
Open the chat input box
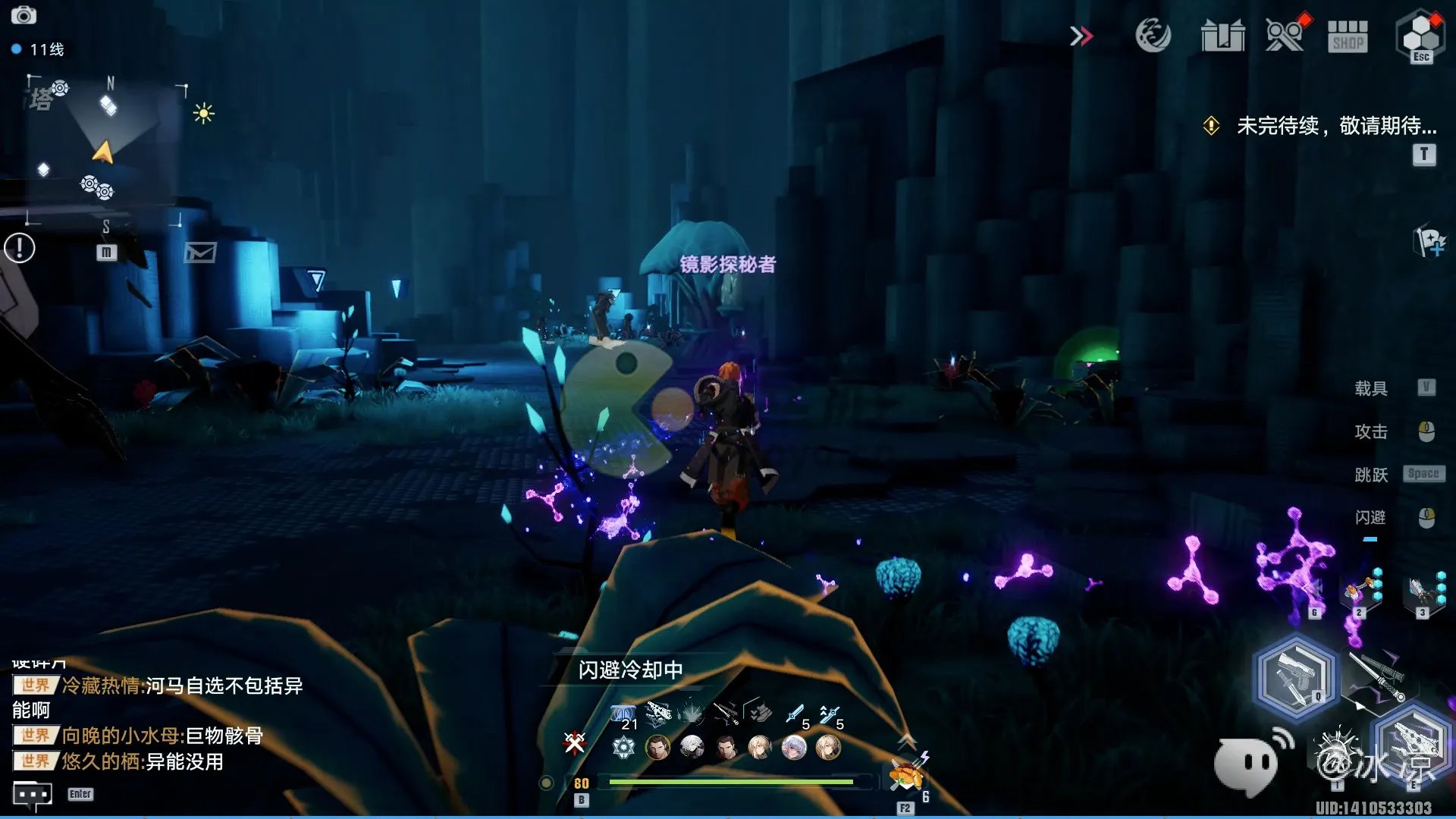pyautogui.click(x=33, y=794)
